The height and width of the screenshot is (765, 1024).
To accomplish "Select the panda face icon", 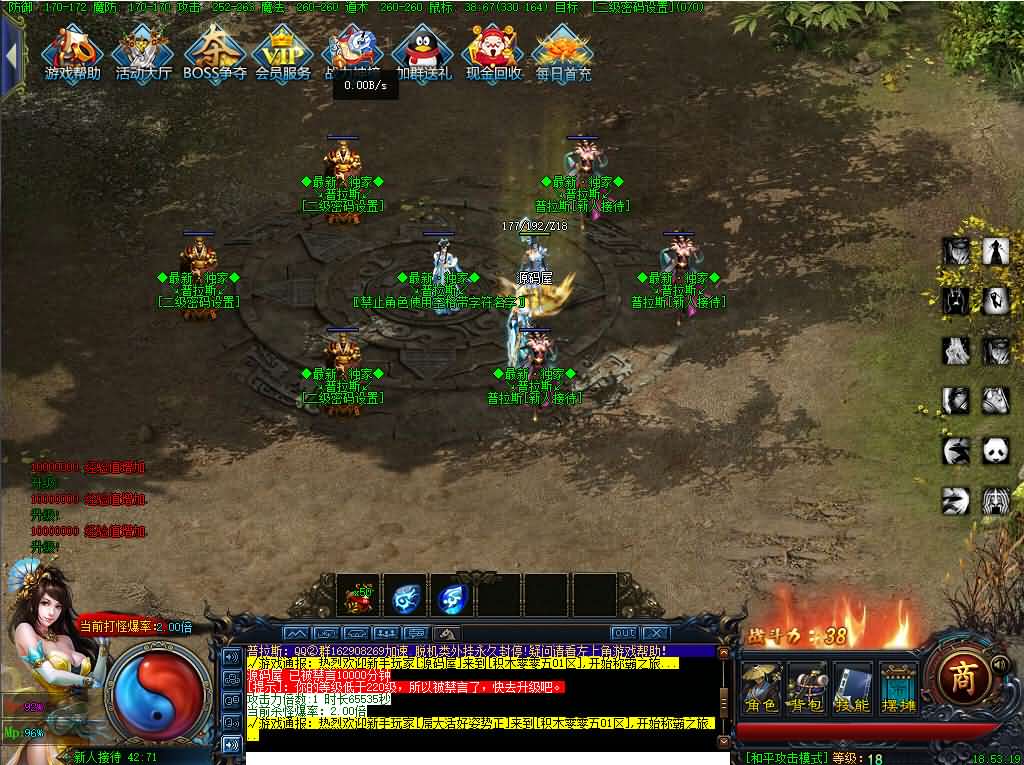I will point(994,451).
